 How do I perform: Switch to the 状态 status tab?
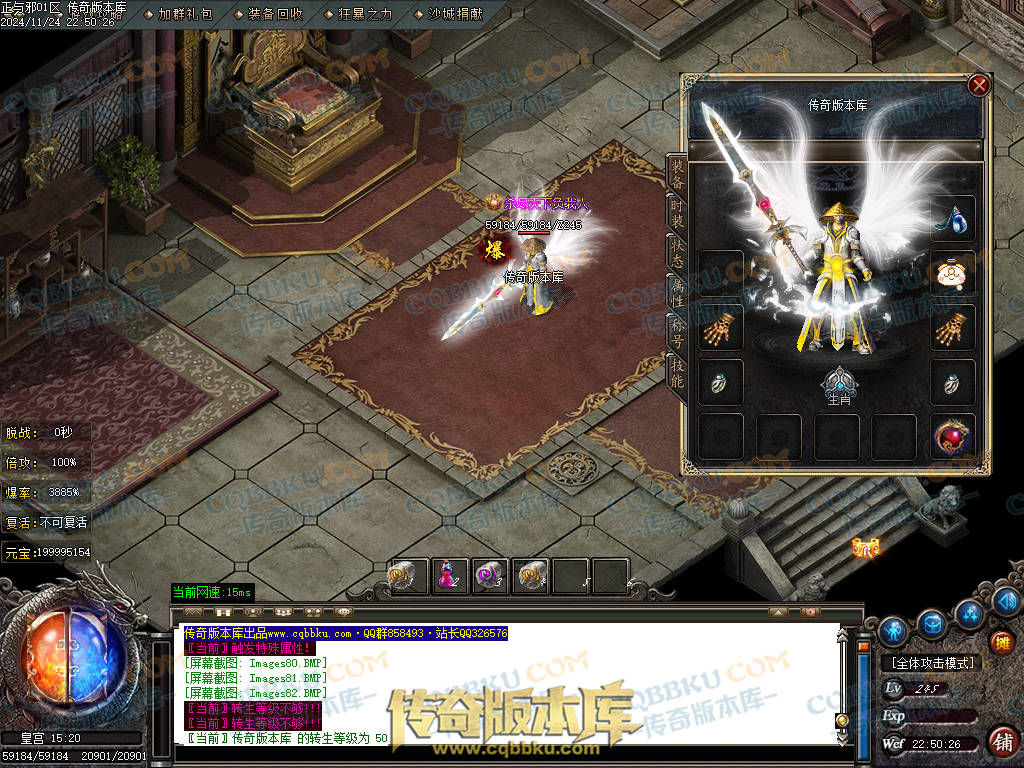pos(677,252)
